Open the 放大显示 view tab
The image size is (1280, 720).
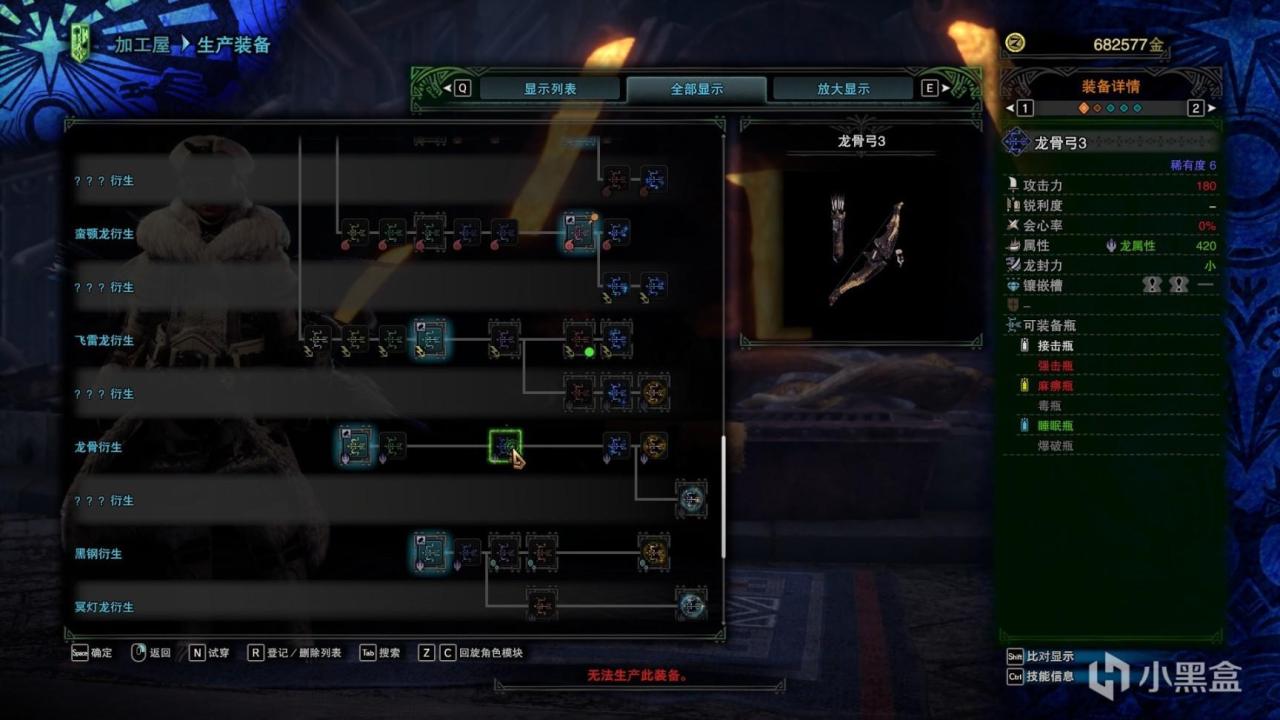click(843, 89)
